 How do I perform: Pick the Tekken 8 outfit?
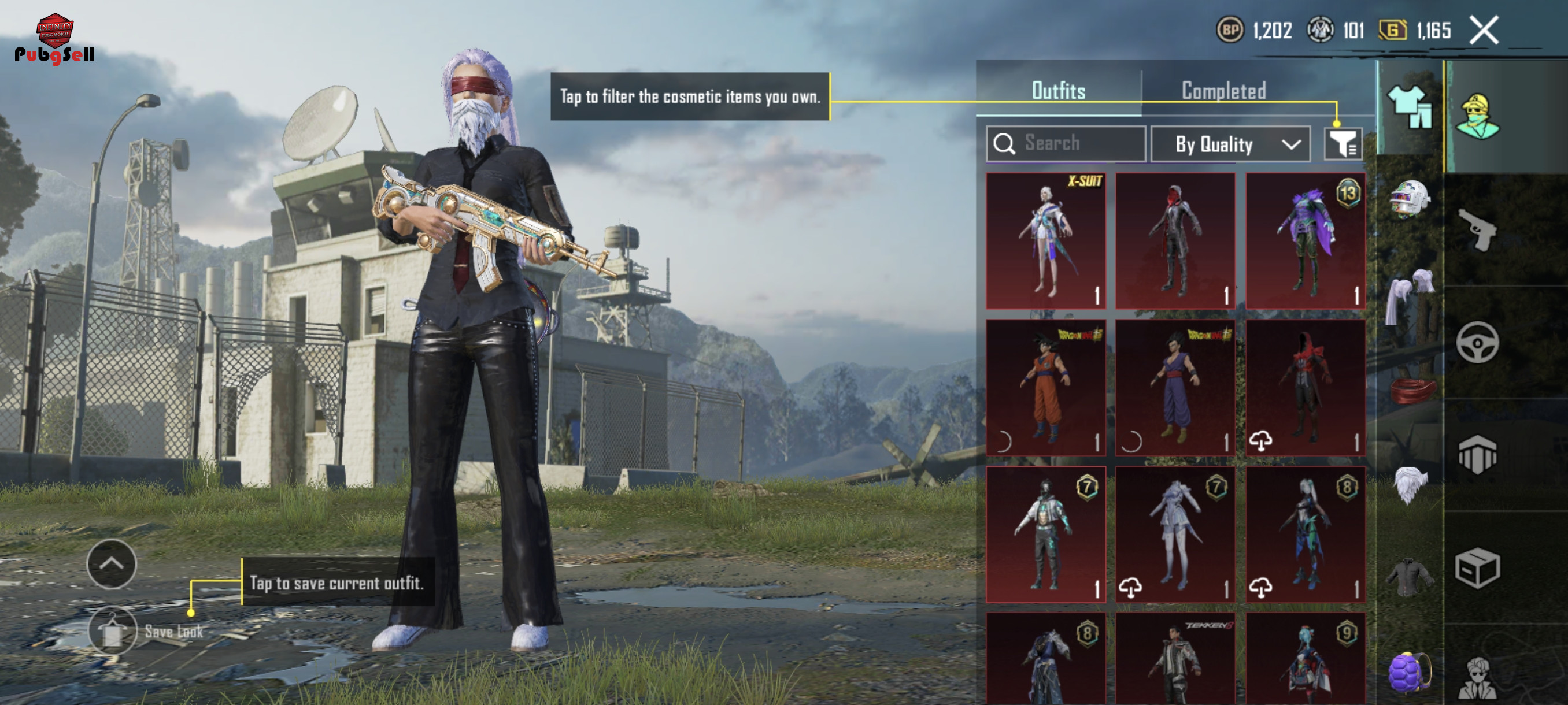point(1175,660)
